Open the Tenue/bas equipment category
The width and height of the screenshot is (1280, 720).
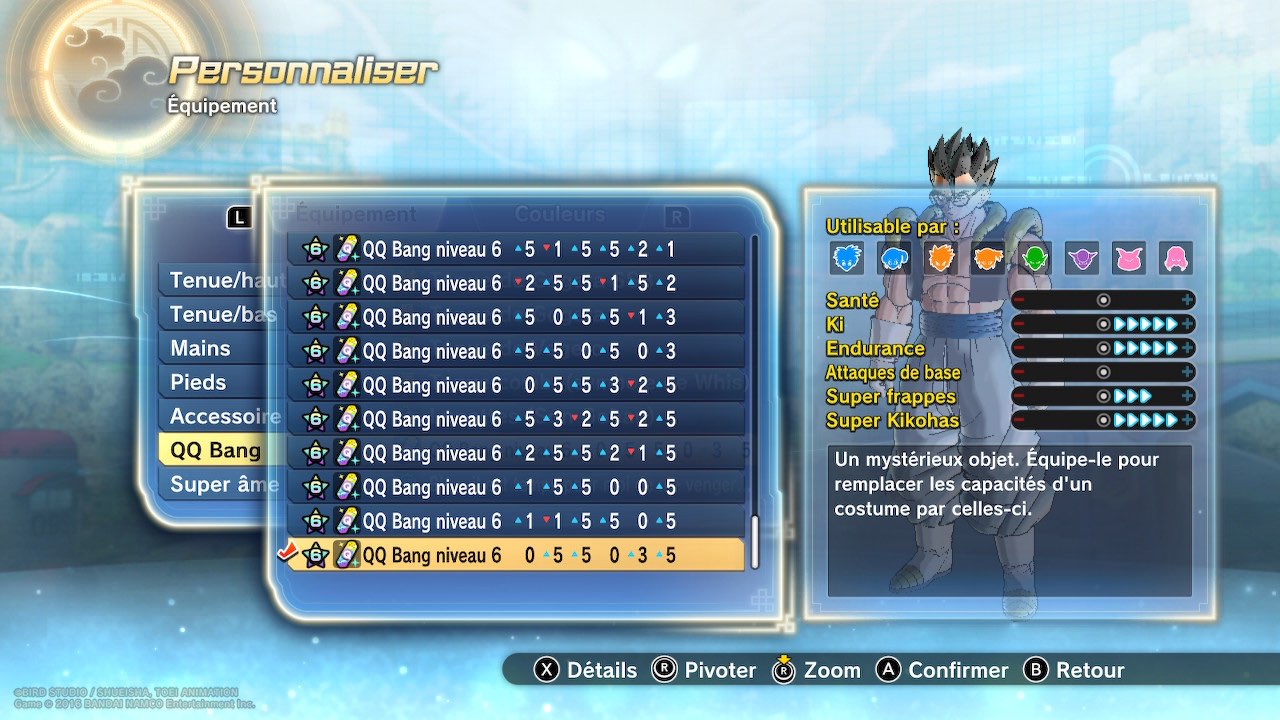pos(212,315)
